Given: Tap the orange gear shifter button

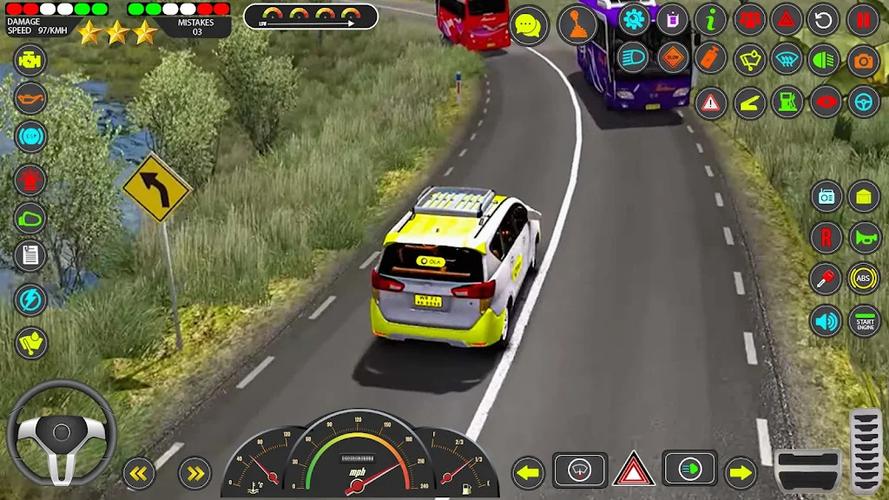Looking at the screenshot, I should click(x=577, y=25).
